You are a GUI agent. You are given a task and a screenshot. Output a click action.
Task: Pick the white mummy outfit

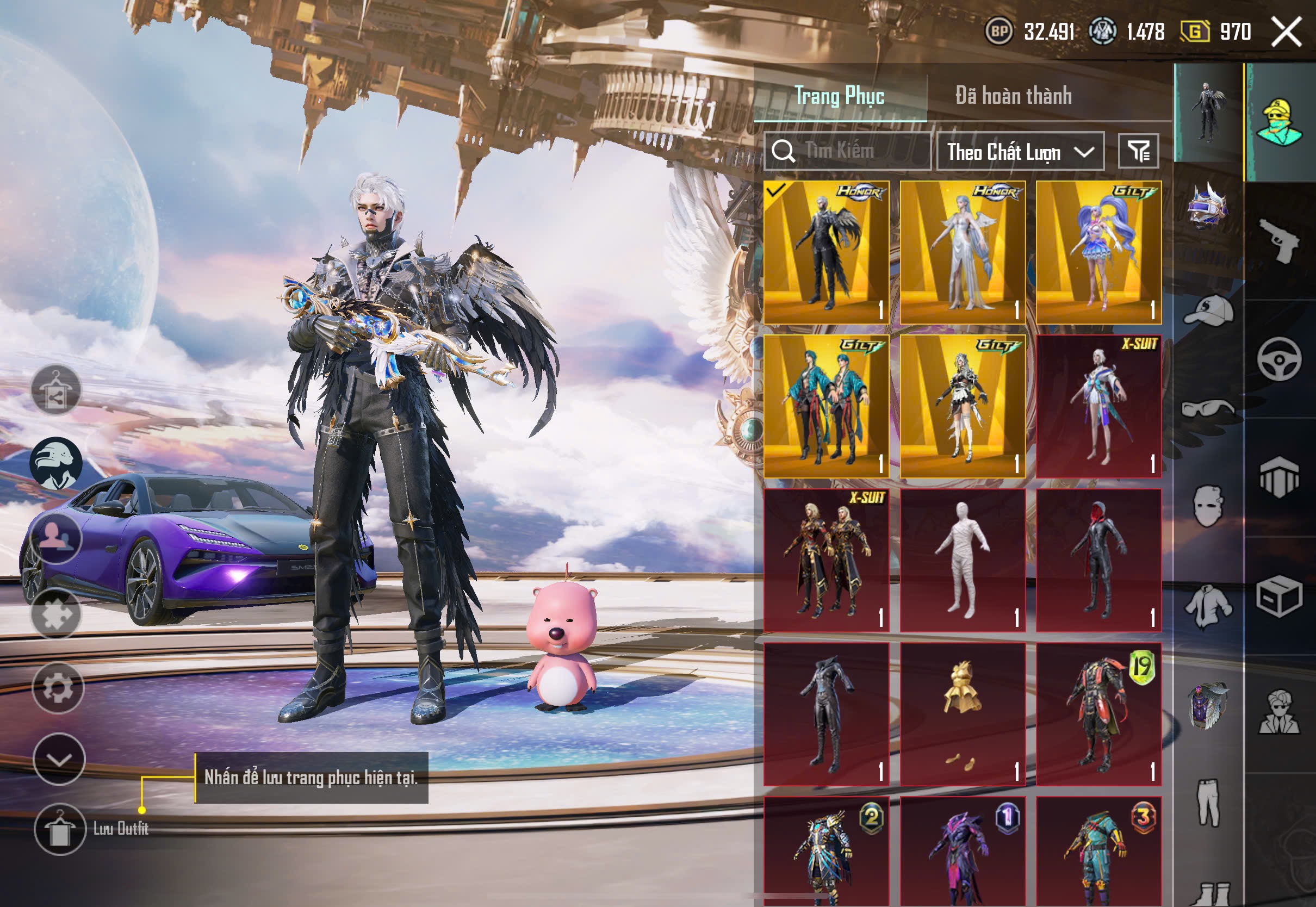coord(963,560)
